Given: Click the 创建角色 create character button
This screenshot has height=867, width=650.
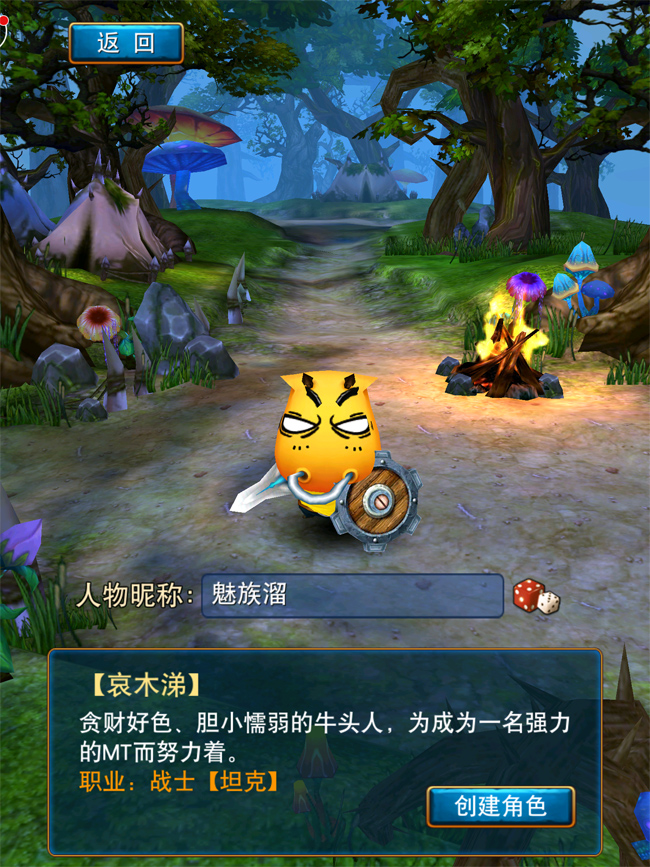Looking at the screenshot, I should (x=501, y=805).
